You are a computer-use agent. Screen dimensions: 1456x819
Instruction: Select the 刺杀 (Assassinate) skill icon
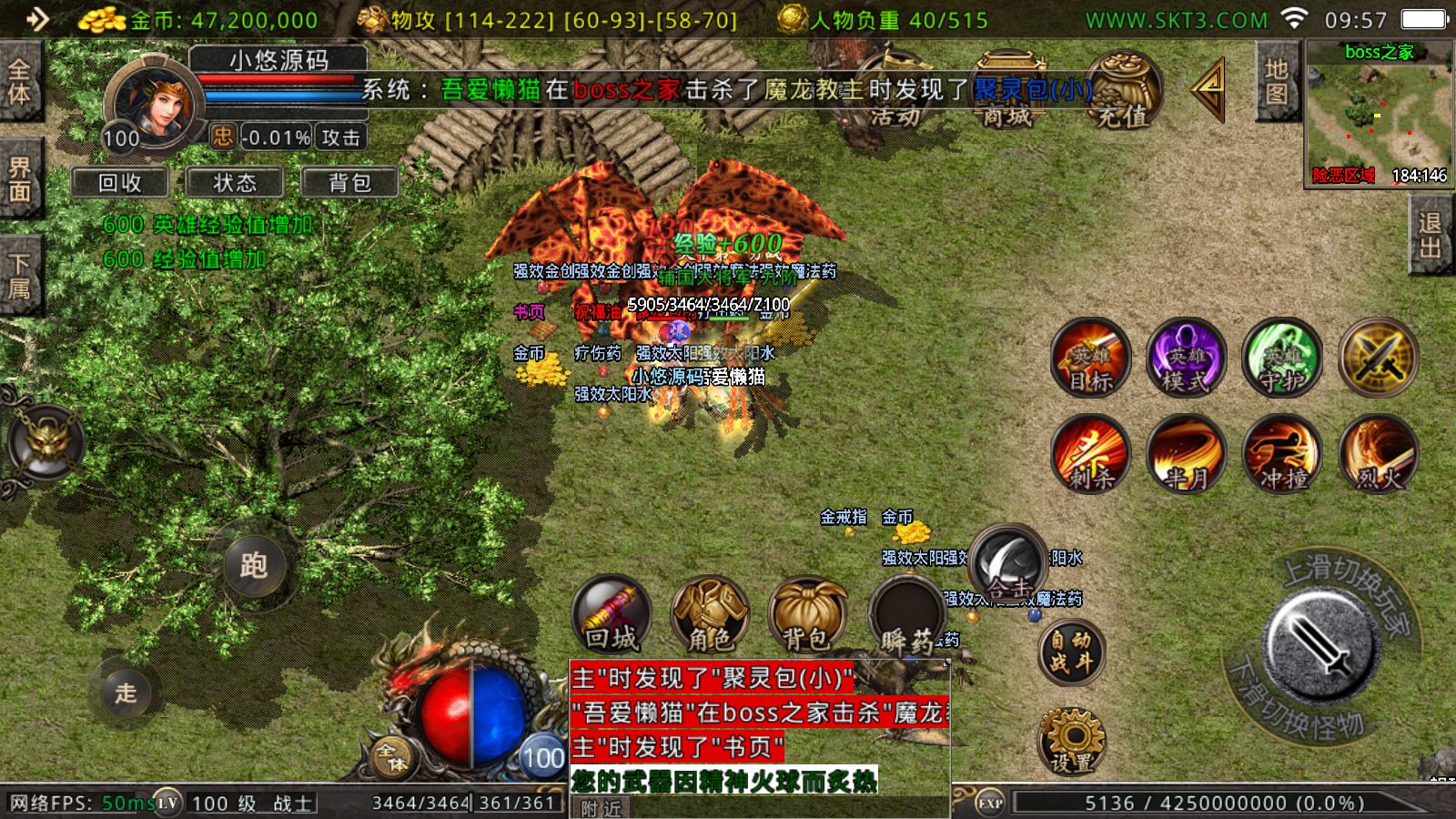pyautogui.click(x=1093, y=455)
